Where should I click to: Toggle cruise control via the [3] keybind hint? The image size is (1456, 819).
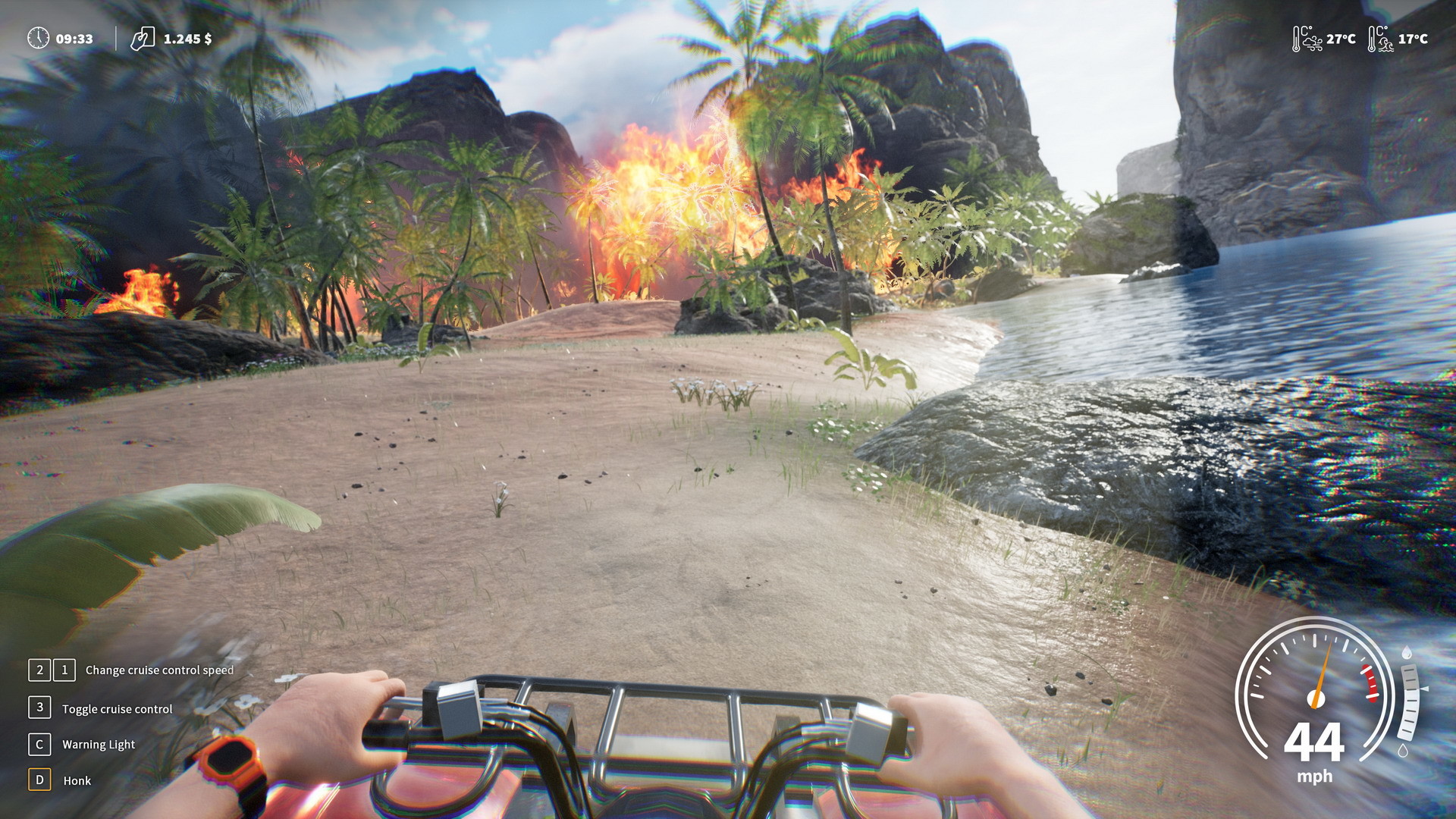(x=38, y=708)
